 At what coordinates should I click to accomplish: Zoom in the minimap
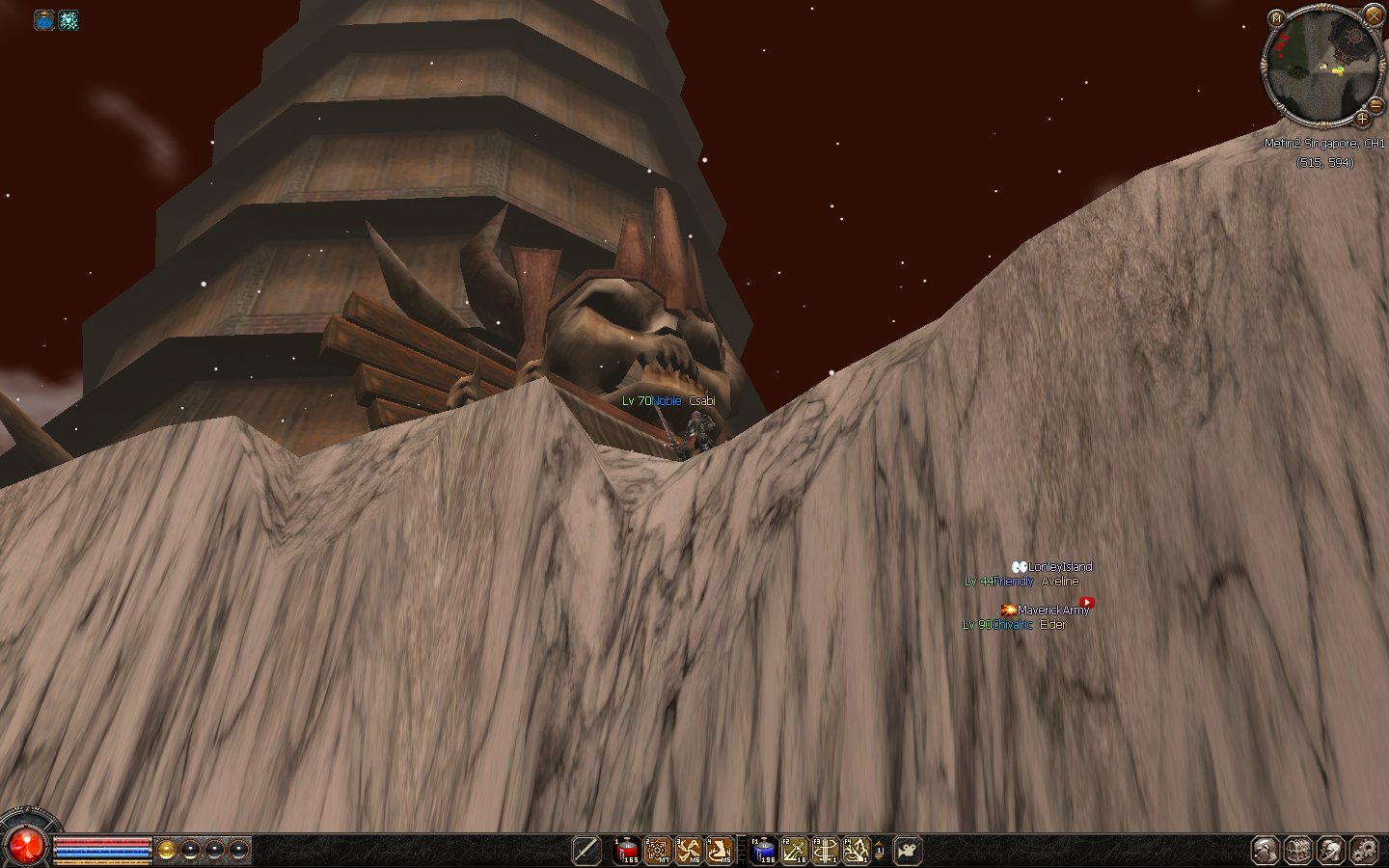click(x=1362, y=120)
